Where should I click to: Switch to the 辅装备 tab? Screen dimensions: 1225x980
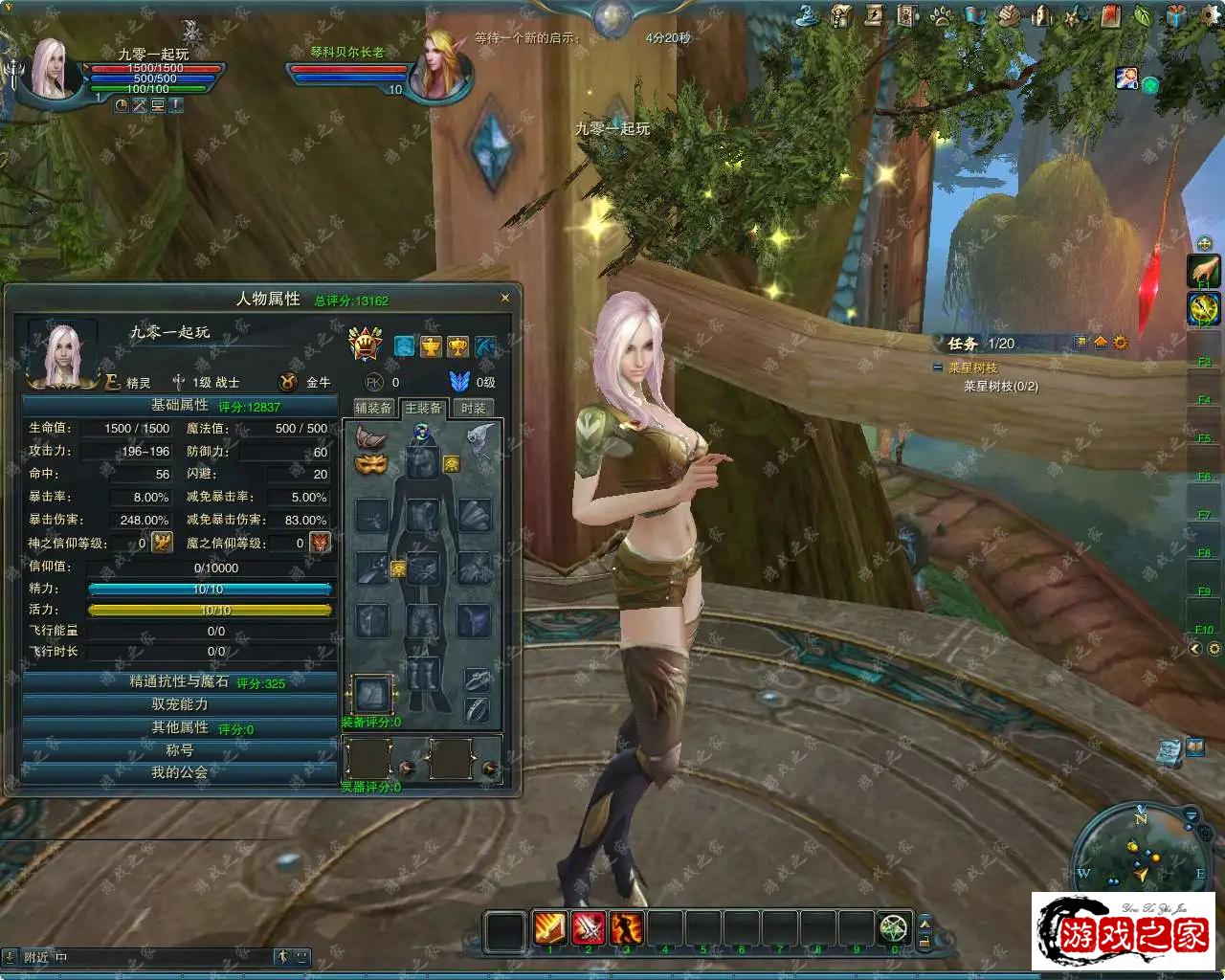373,408
